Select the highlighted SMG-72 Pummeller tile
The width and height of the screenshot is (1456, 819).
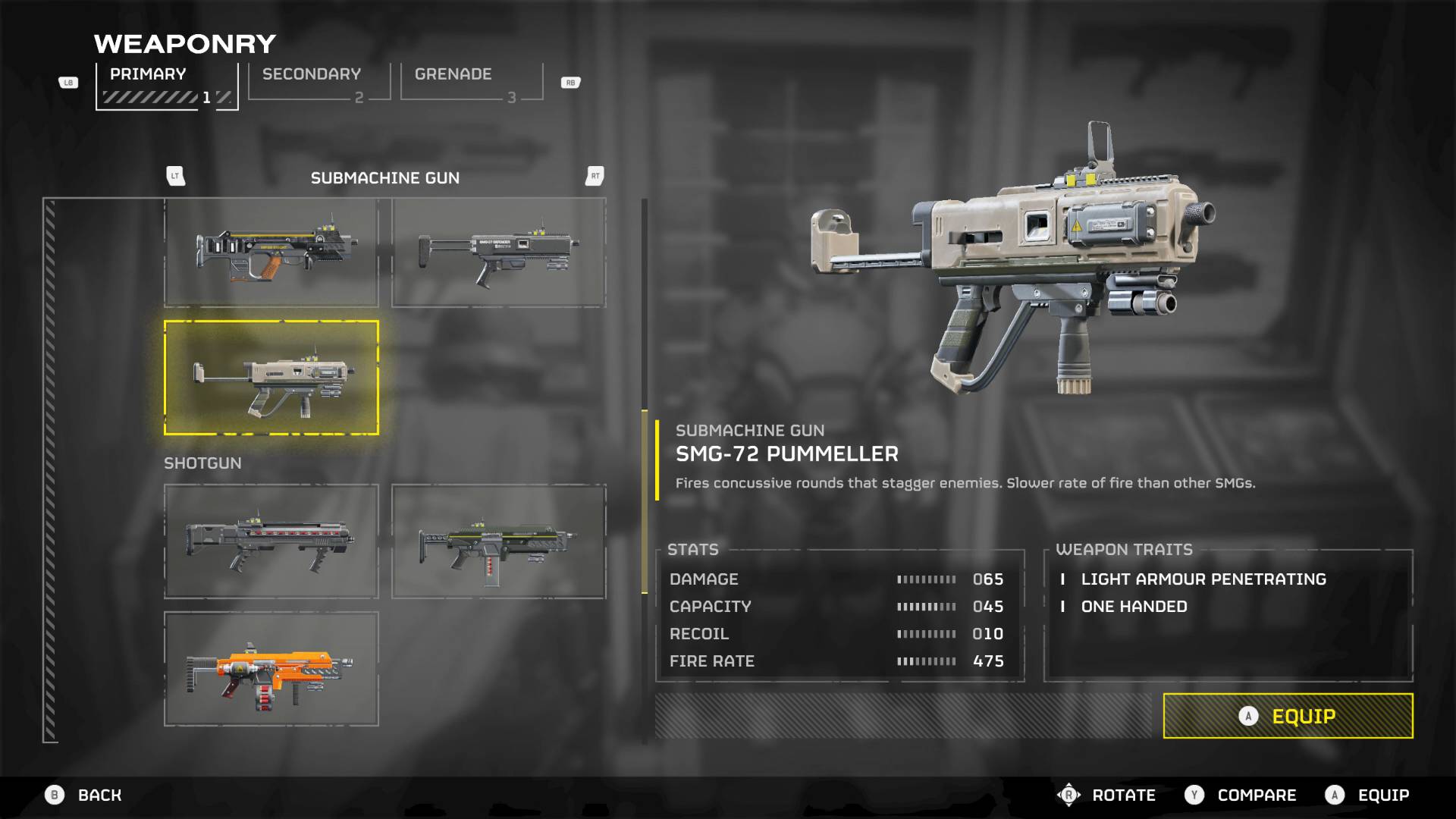click(x=271, y=378)
